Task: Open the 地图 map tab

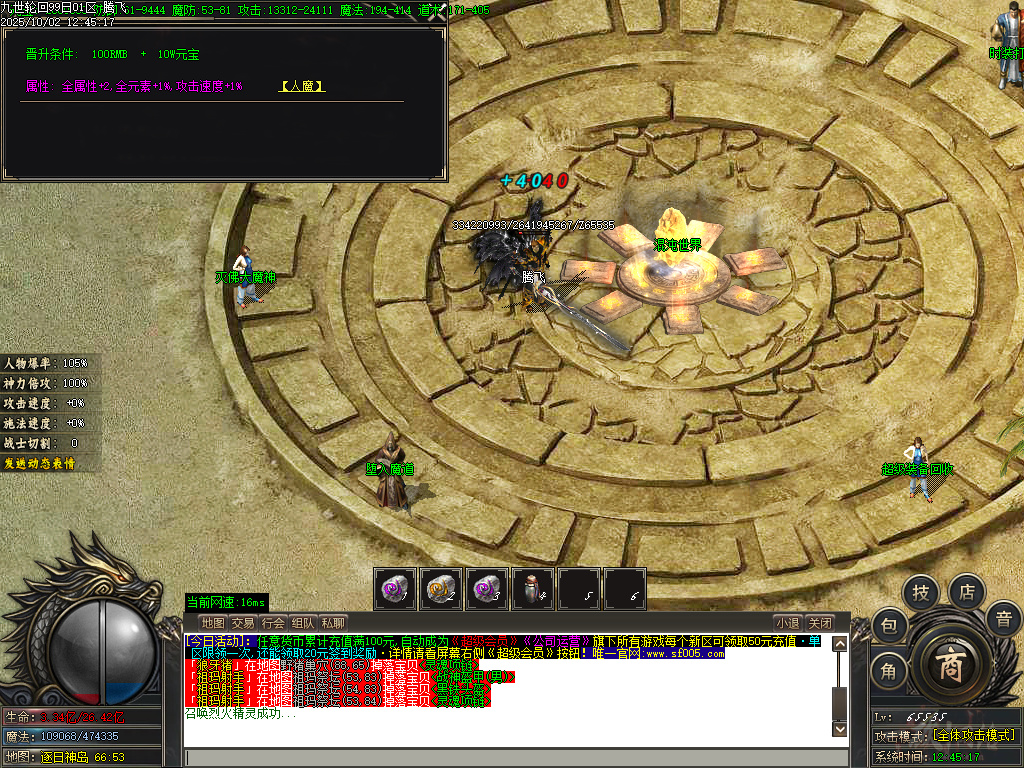Action: point(212,623)
